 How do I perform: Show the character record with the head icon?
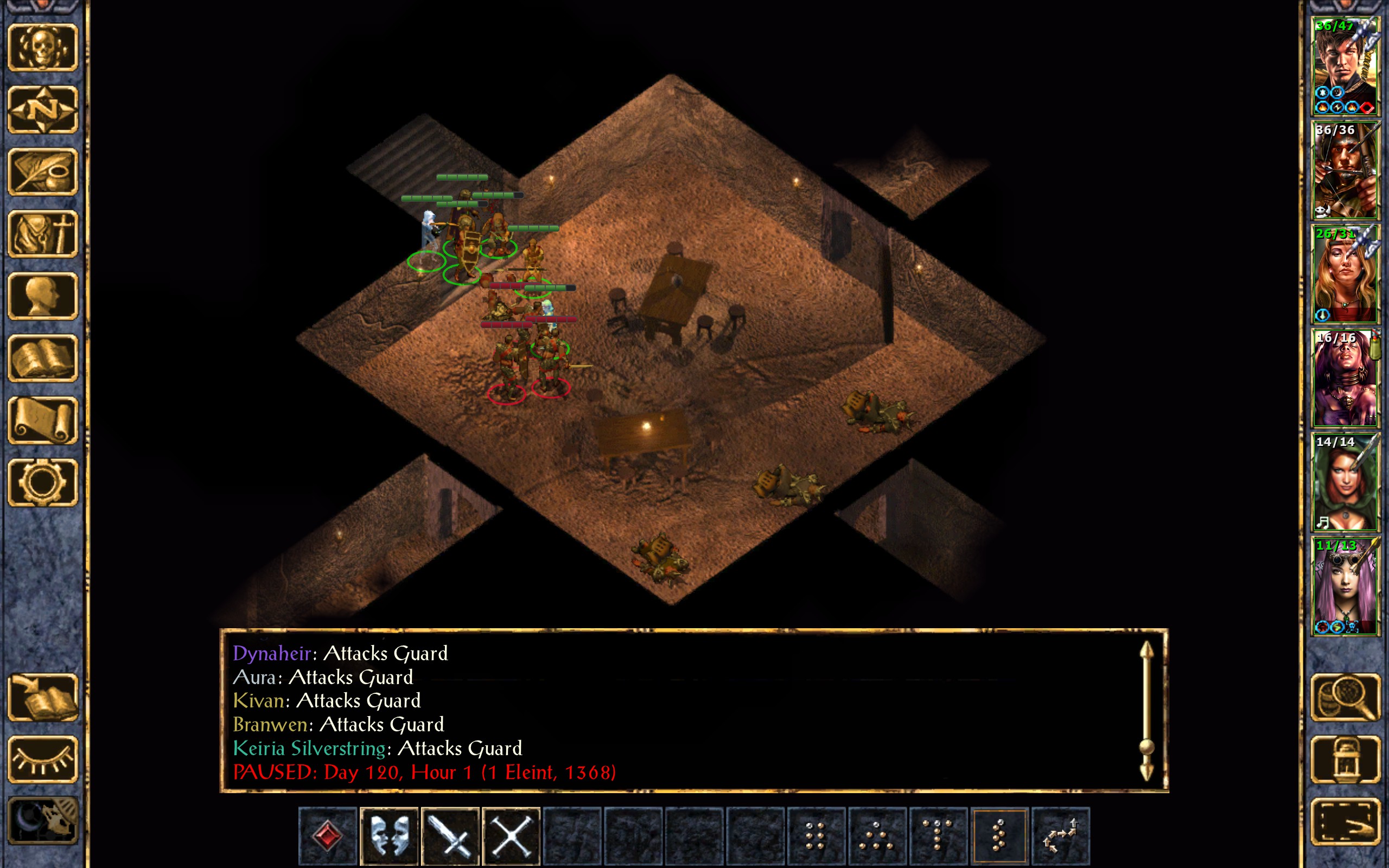tap(43, 296)
